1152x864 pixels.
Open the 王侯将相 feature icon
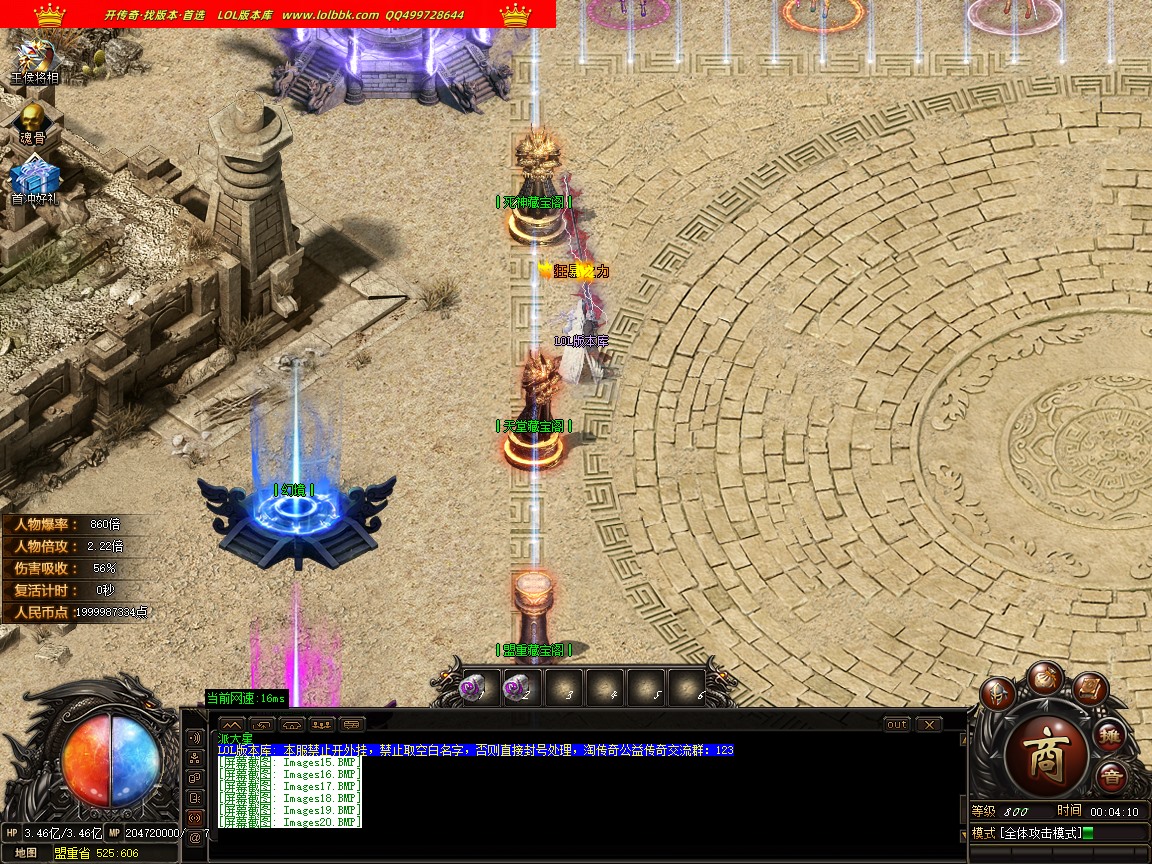[x=34, y=58]
